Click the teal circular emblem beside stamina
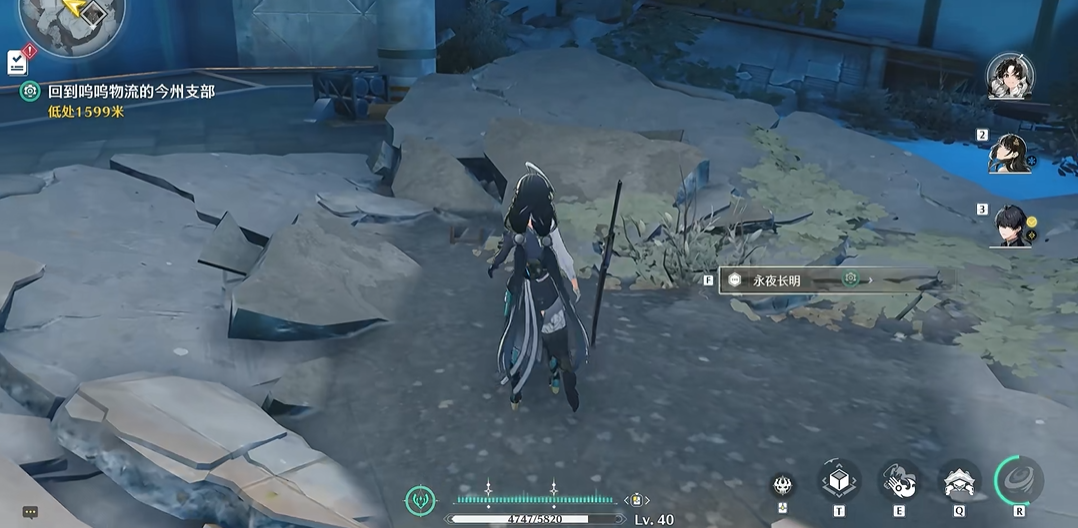This screenshot has height=528, width=1078. (x=421, y=500)
